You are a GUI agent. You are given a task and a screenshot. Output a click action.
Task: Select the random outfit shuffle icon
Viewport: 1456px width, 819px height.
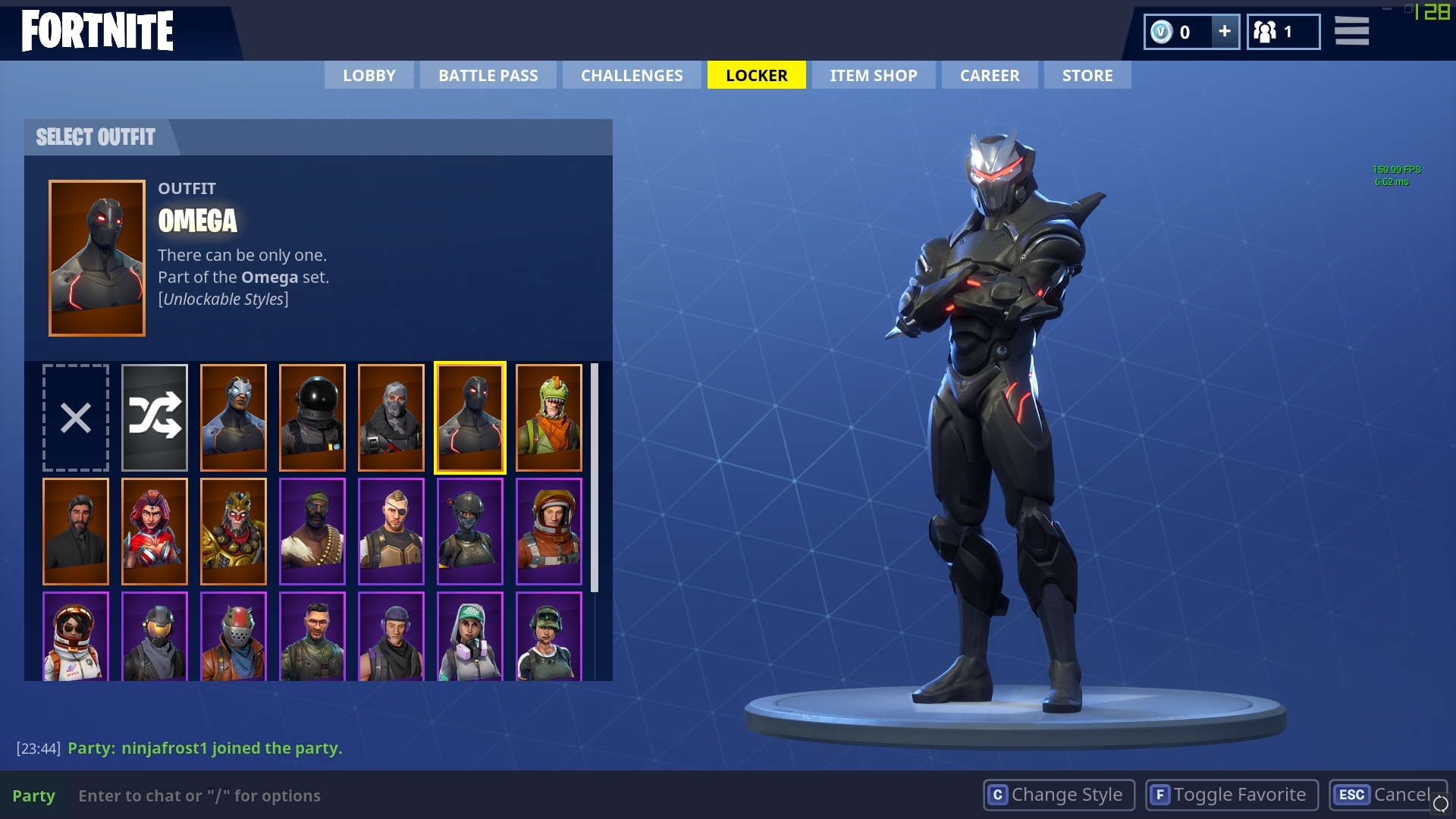click(x=155, y=416)
